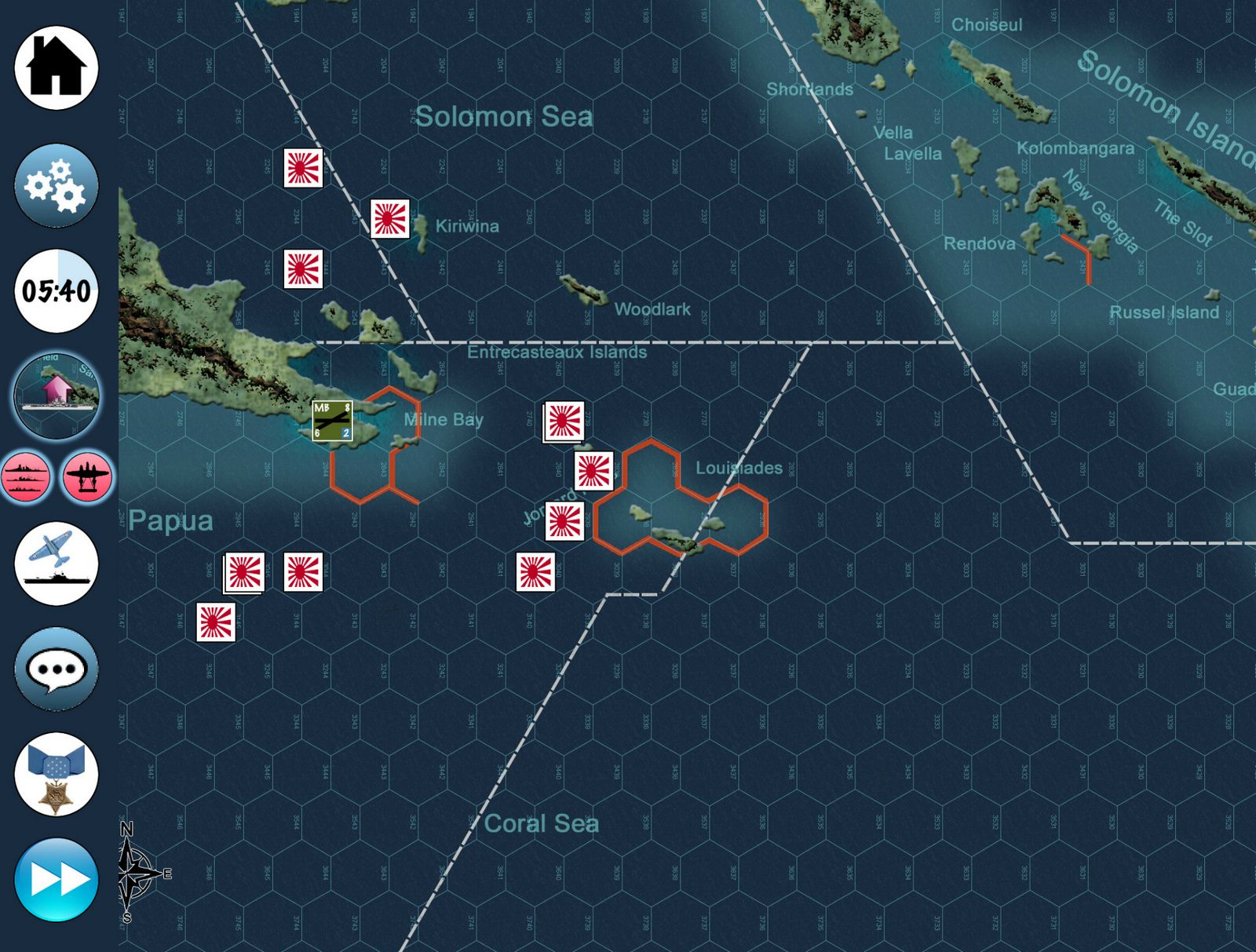The image size is (1256, 952).
Task: Toggle the warship silhouettes button
Action: pyautogui.click(x=27, y=476)
